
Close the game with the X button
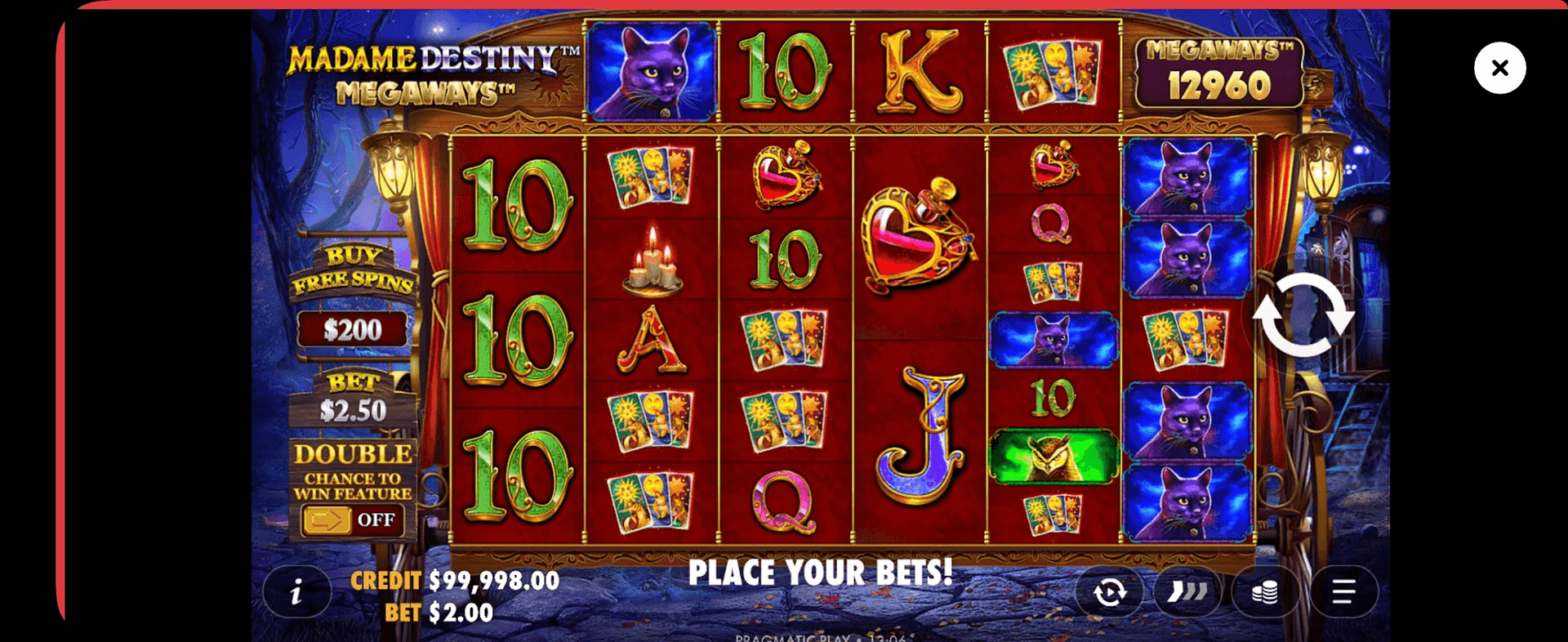coord(1499,68)
